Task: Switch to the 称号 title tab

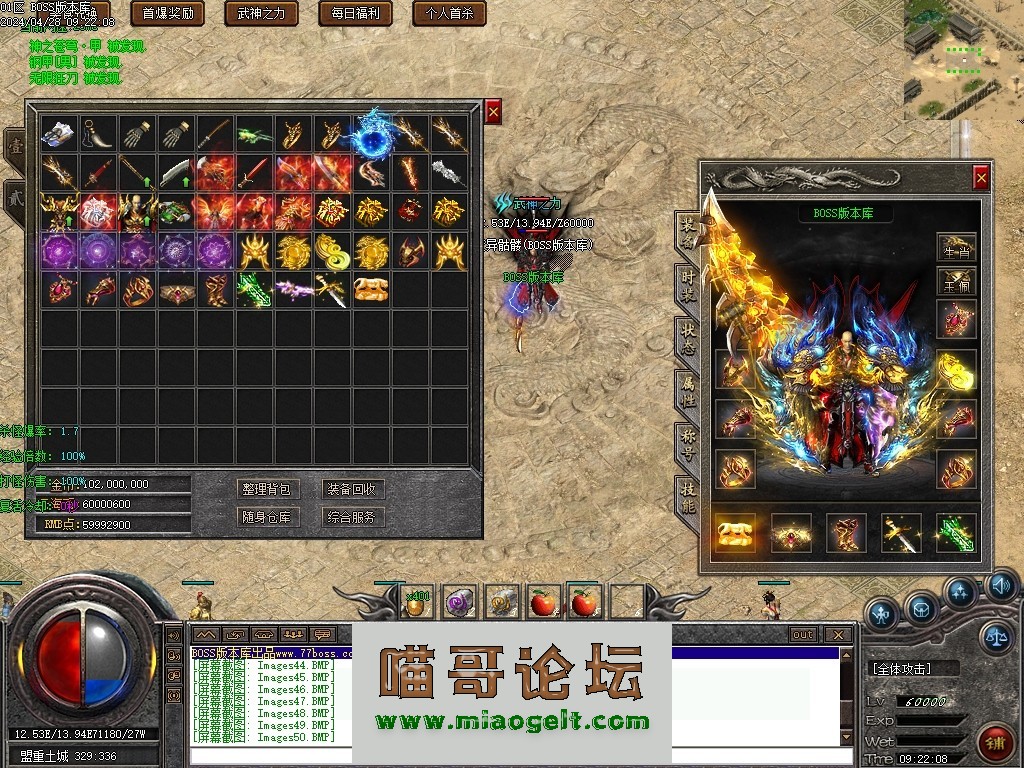Action: point(687,441)
